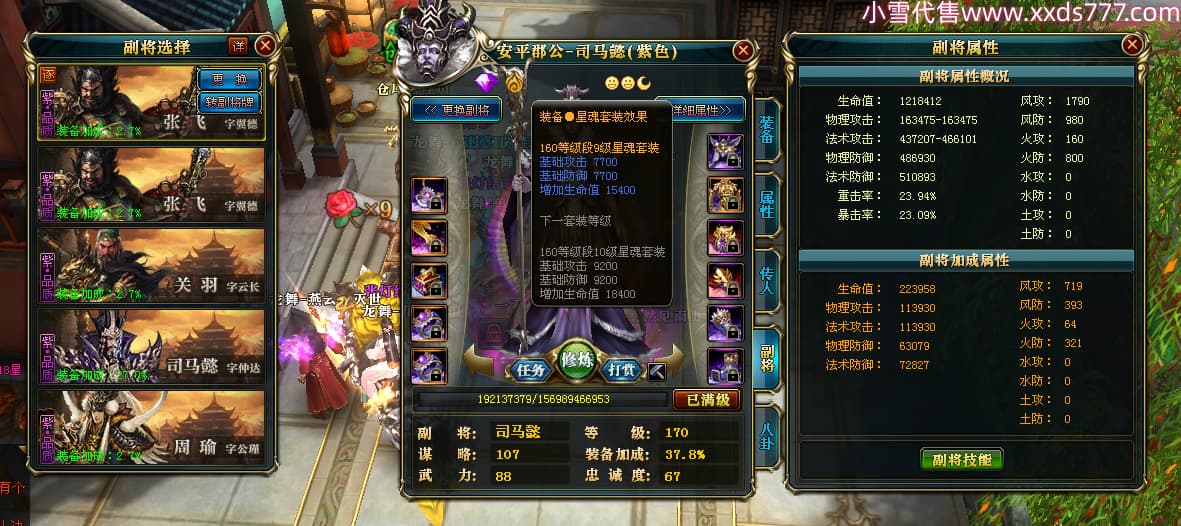Click the 打赏 reward button
Viewport: 1181px width, 526px height.
(x=622, y=370)
